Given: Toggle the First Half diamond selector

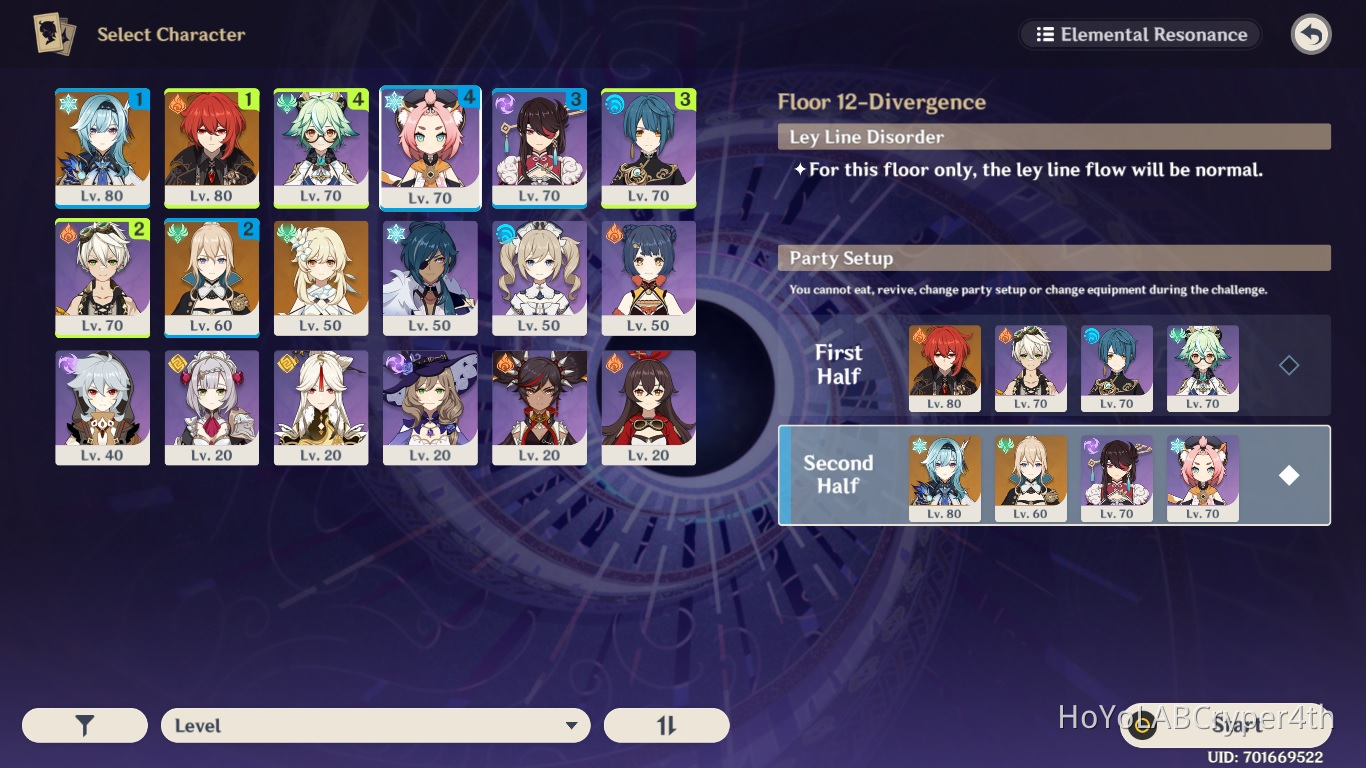Looking at the screenshot, I should click(x=1289, y=365).
